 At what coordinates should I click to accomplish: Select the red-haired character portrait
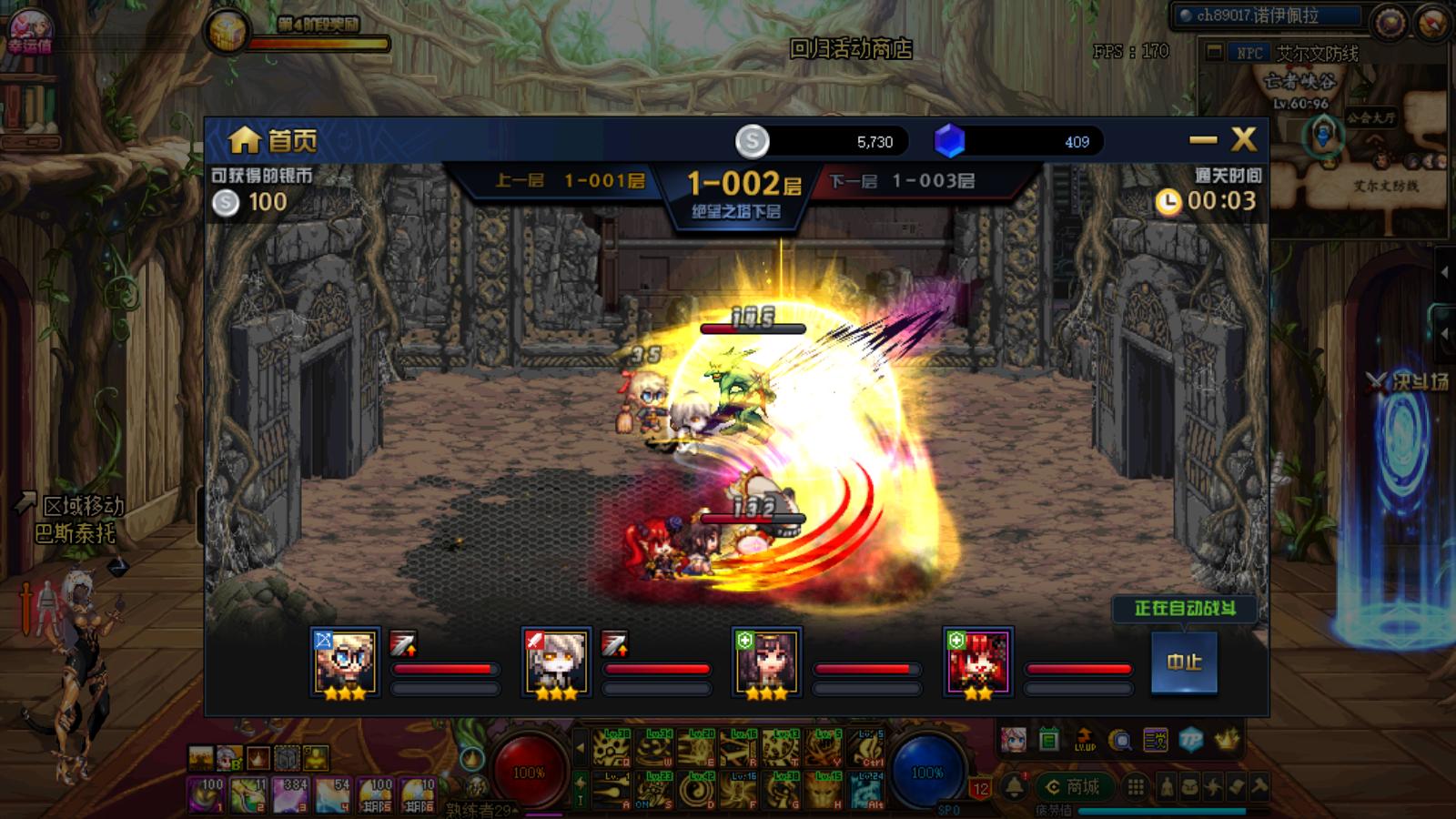pyautogui.click(x=977, y=662)
